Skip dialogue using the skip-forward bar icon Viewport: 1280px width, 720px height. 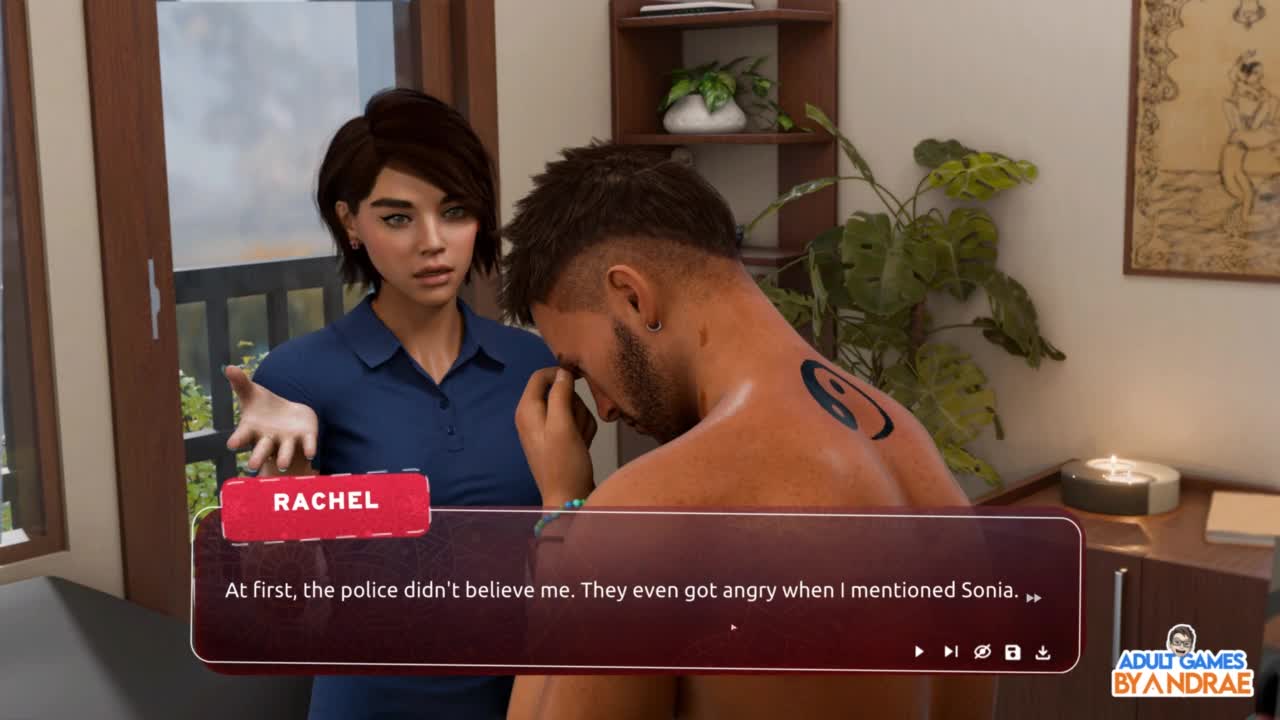pos(950,652)
